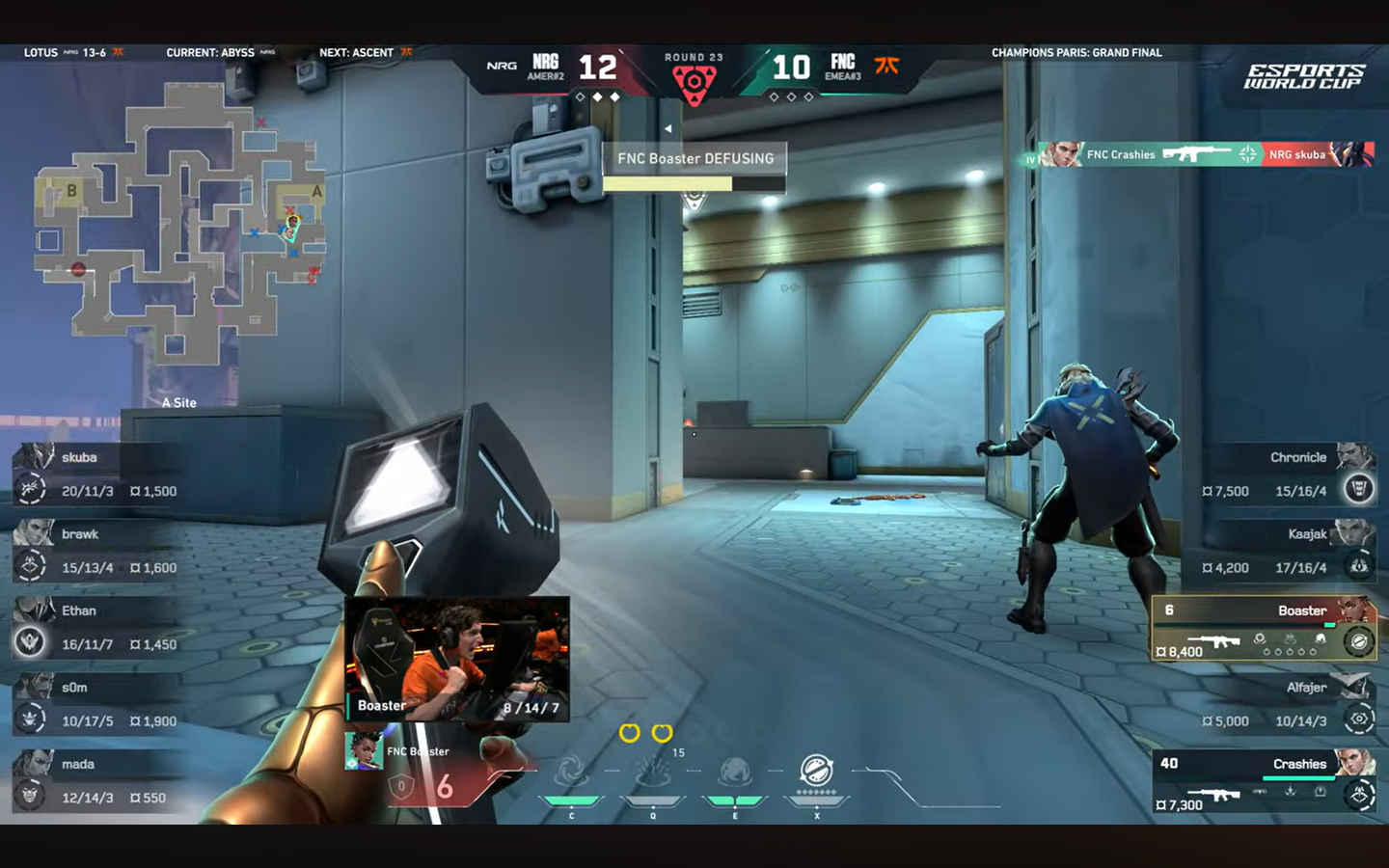Select skuba's player row
1389x868 pixels.
pyautogui.click(x=96, y=475)
